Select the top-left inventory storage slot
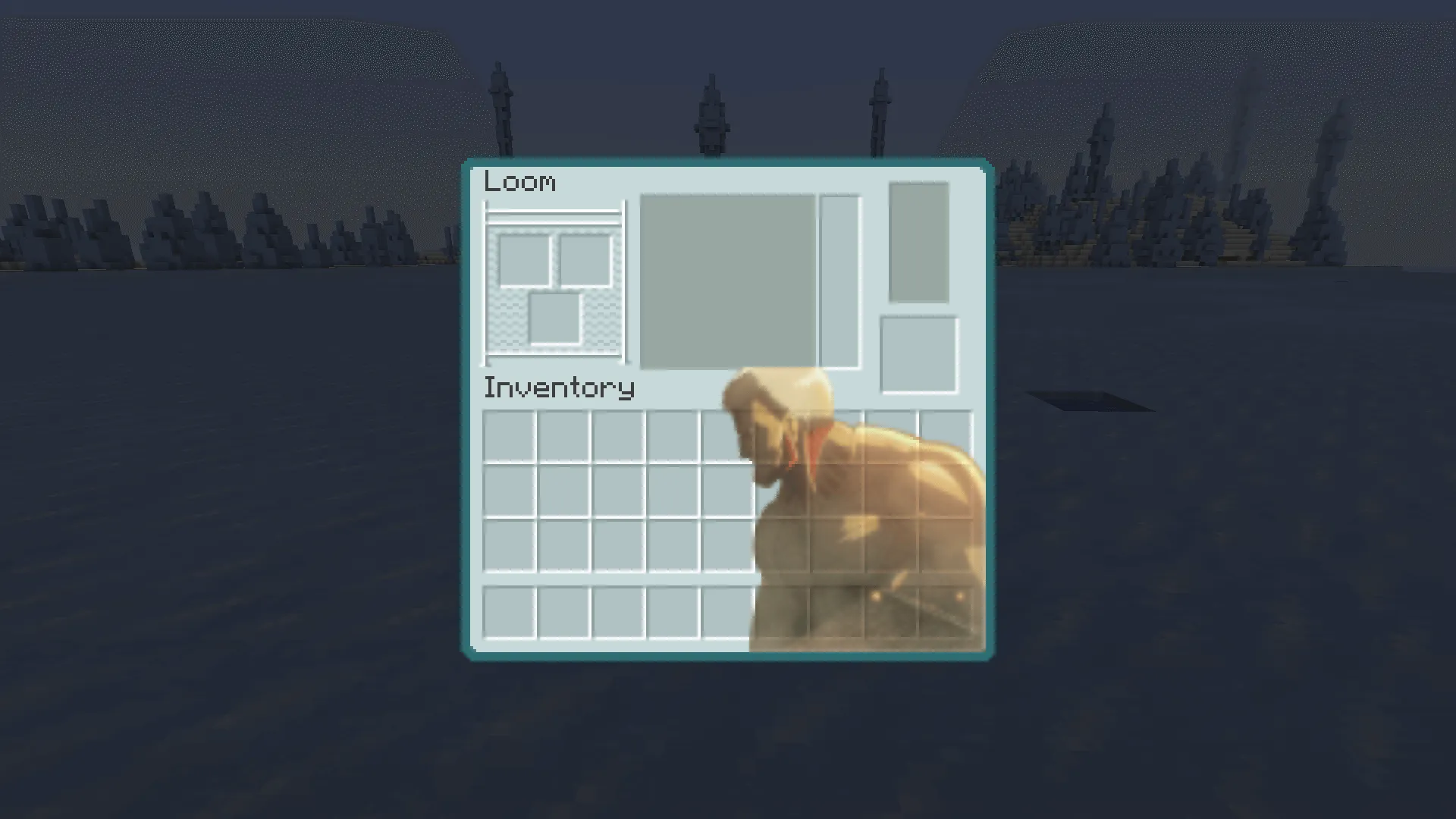 coord(510,434)
